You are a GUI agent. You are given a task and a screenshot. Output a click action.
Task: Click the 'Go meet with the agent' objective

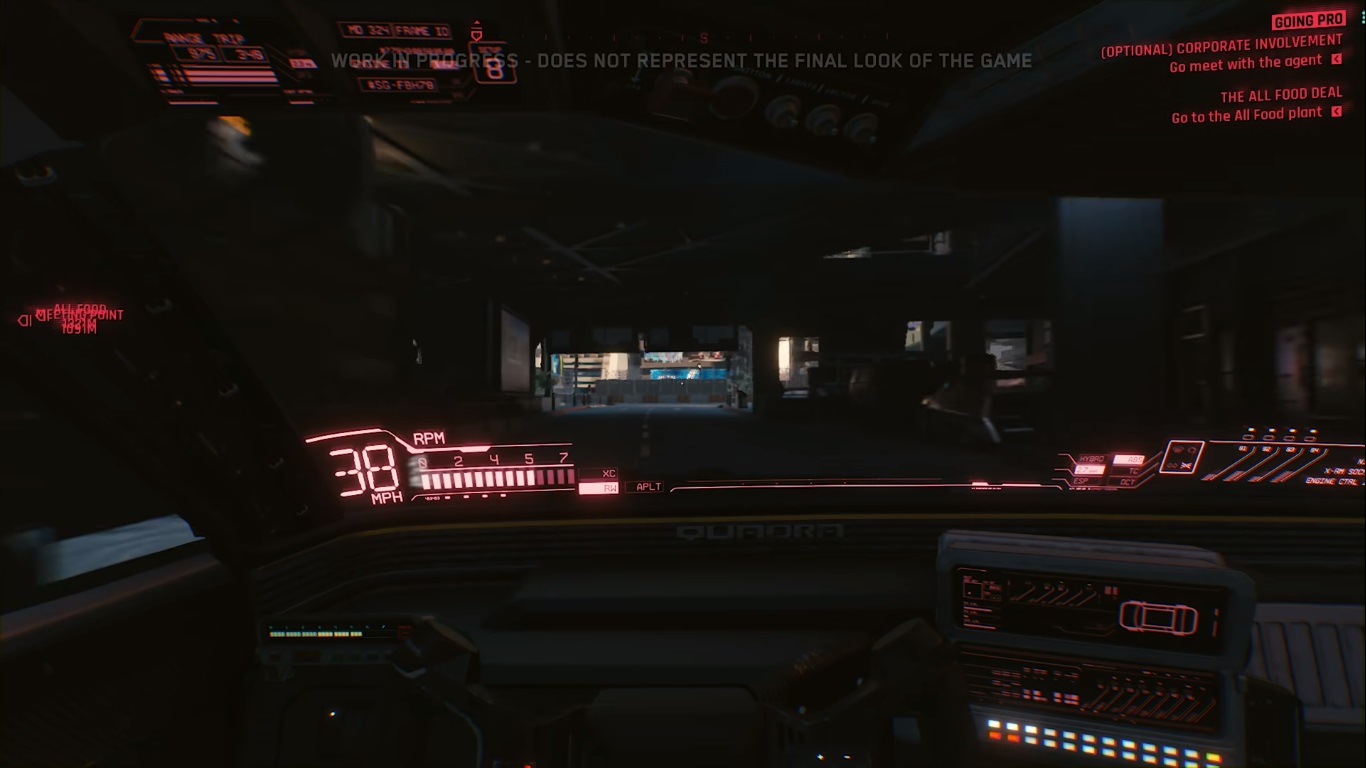point(1245,64)
